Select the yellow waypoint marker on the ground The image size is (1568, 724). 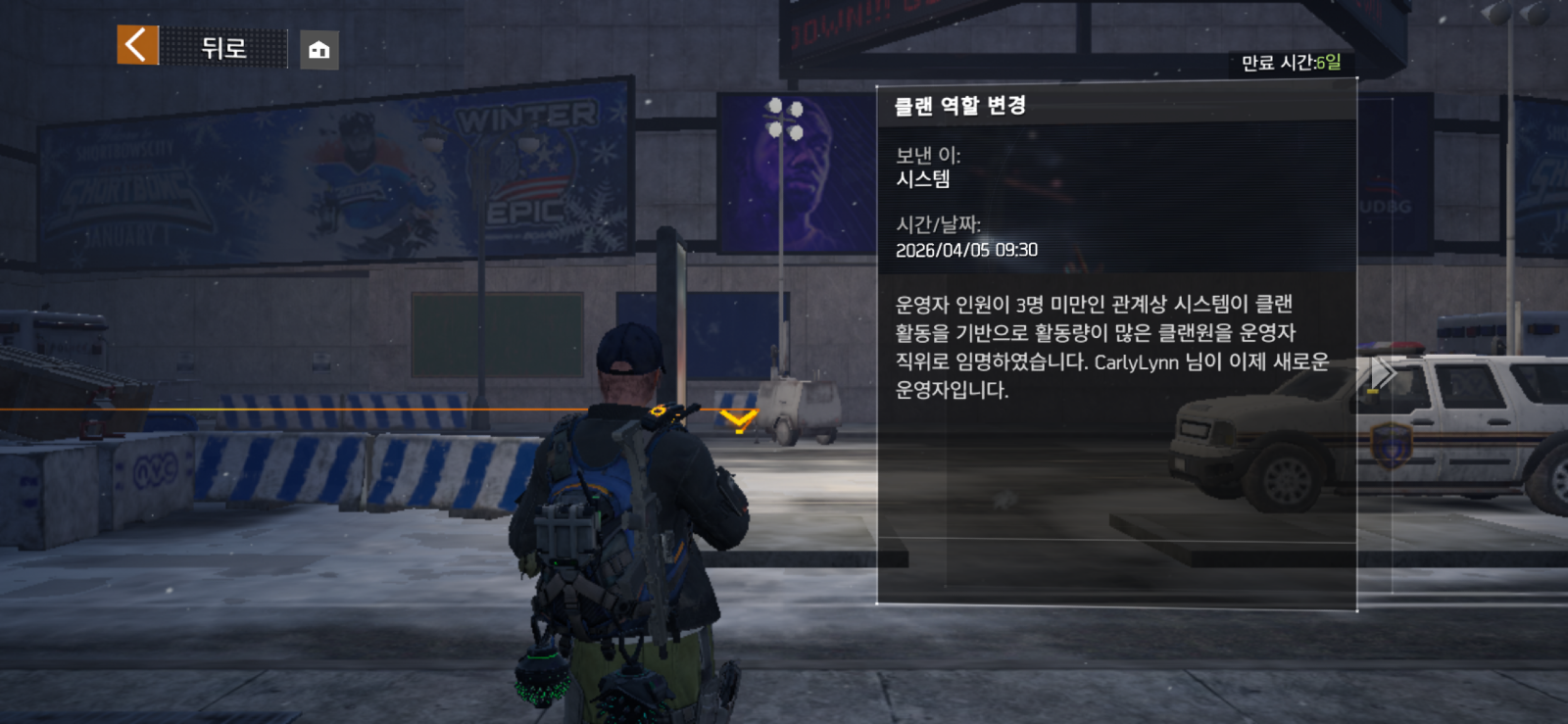click(740, 421)
